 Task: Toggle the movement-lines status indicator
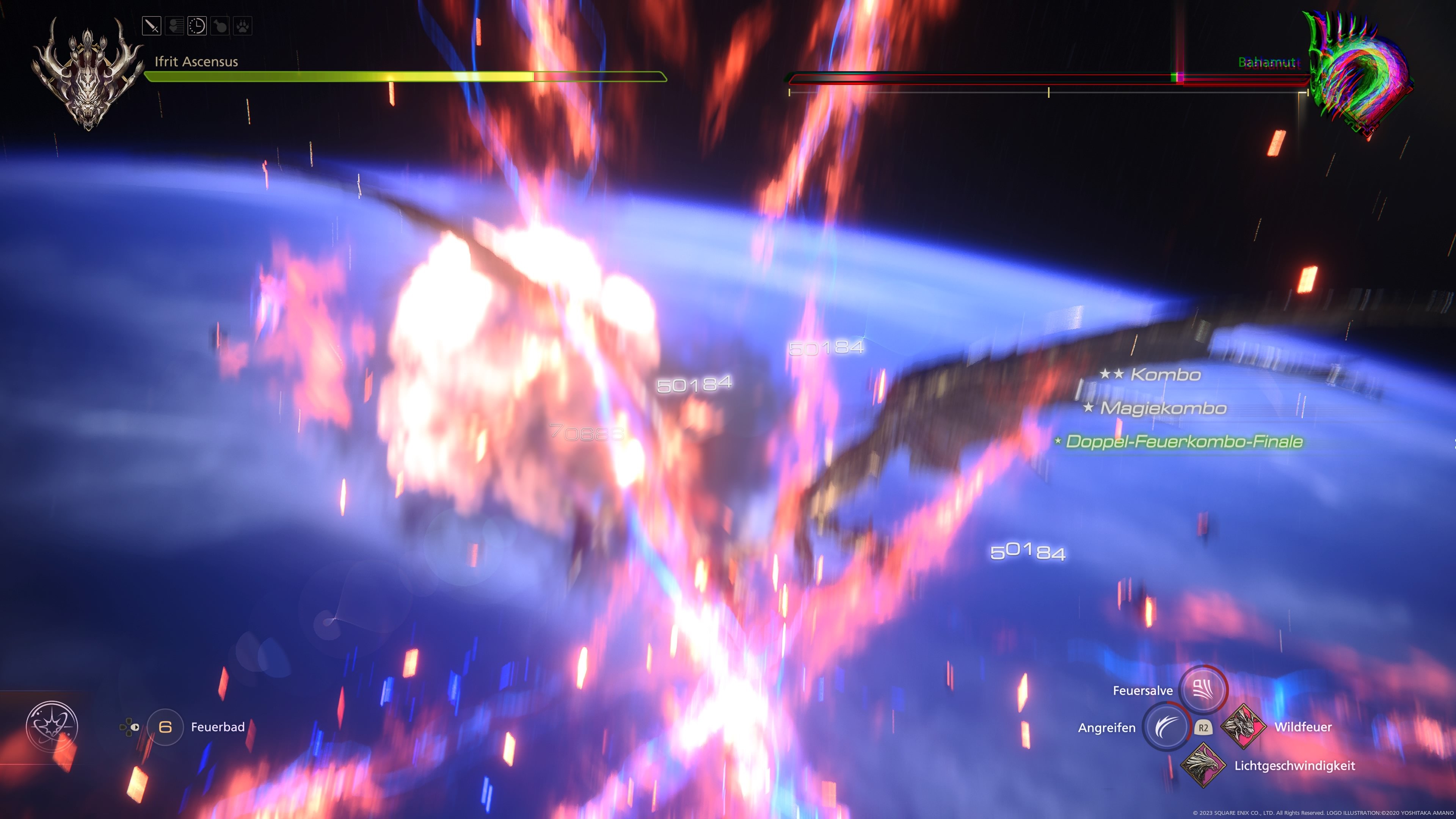coord(175,26)
